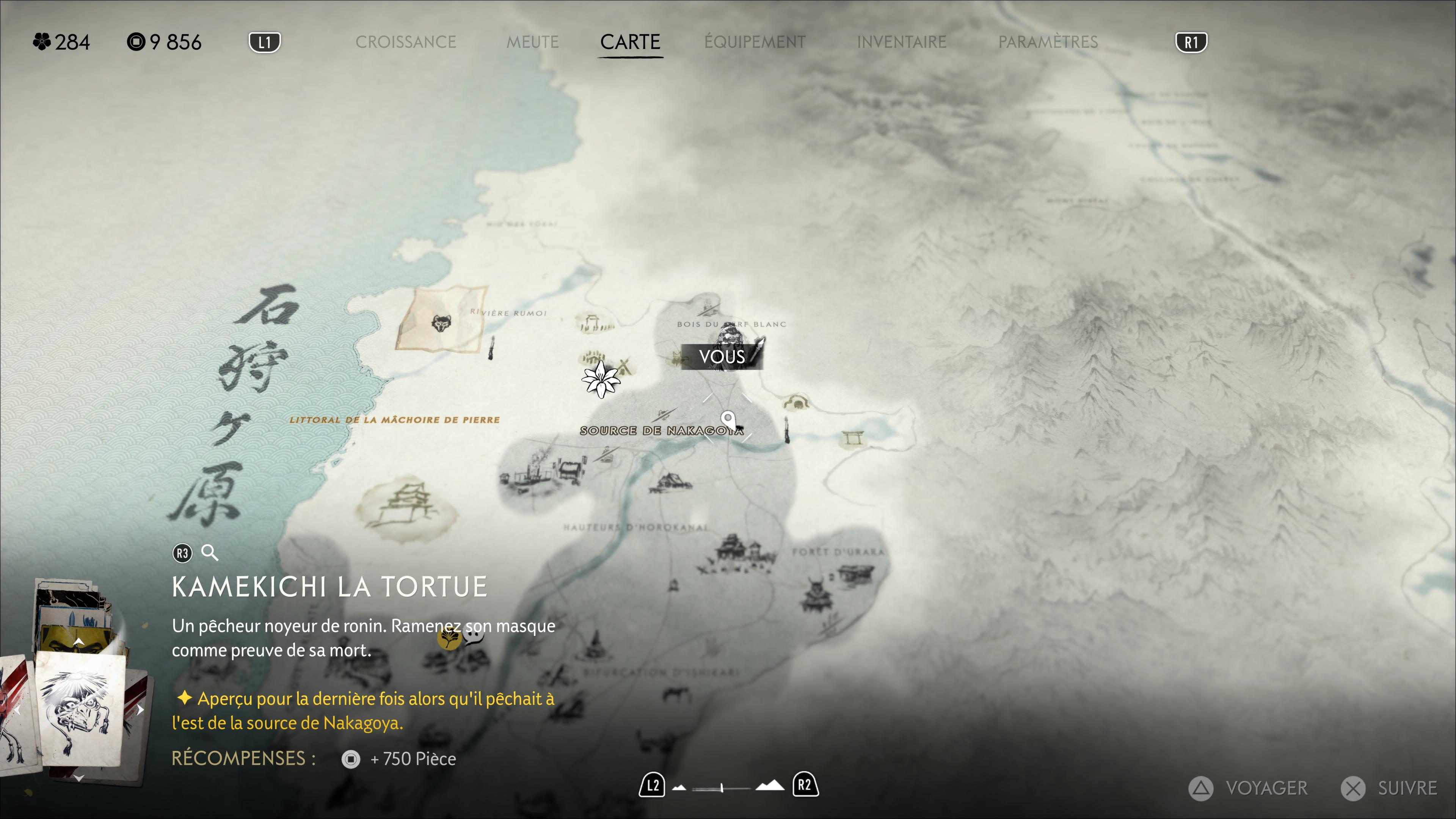Go to the Équipement tab
The width and height of the screenshot is (1456, 819).
pos(755,42)
